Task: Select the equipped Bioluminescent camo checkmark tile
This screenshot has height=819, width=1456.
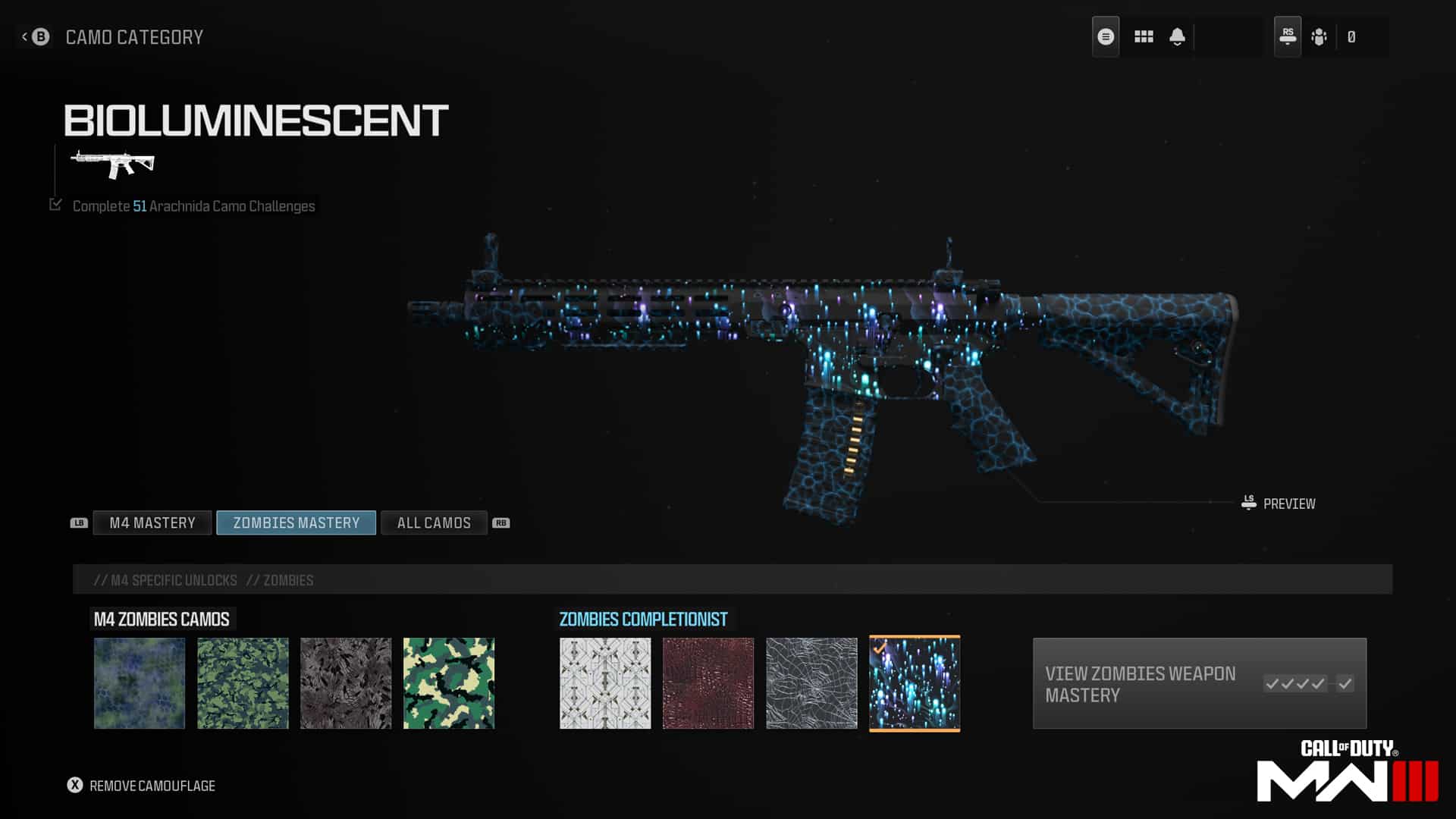Action: pyautogui.click(x=914, y=682)
